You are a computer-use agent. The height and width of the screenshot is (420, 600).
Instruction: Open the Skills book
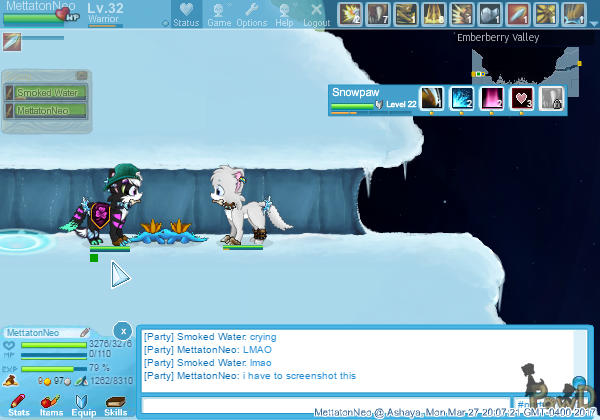115,404
